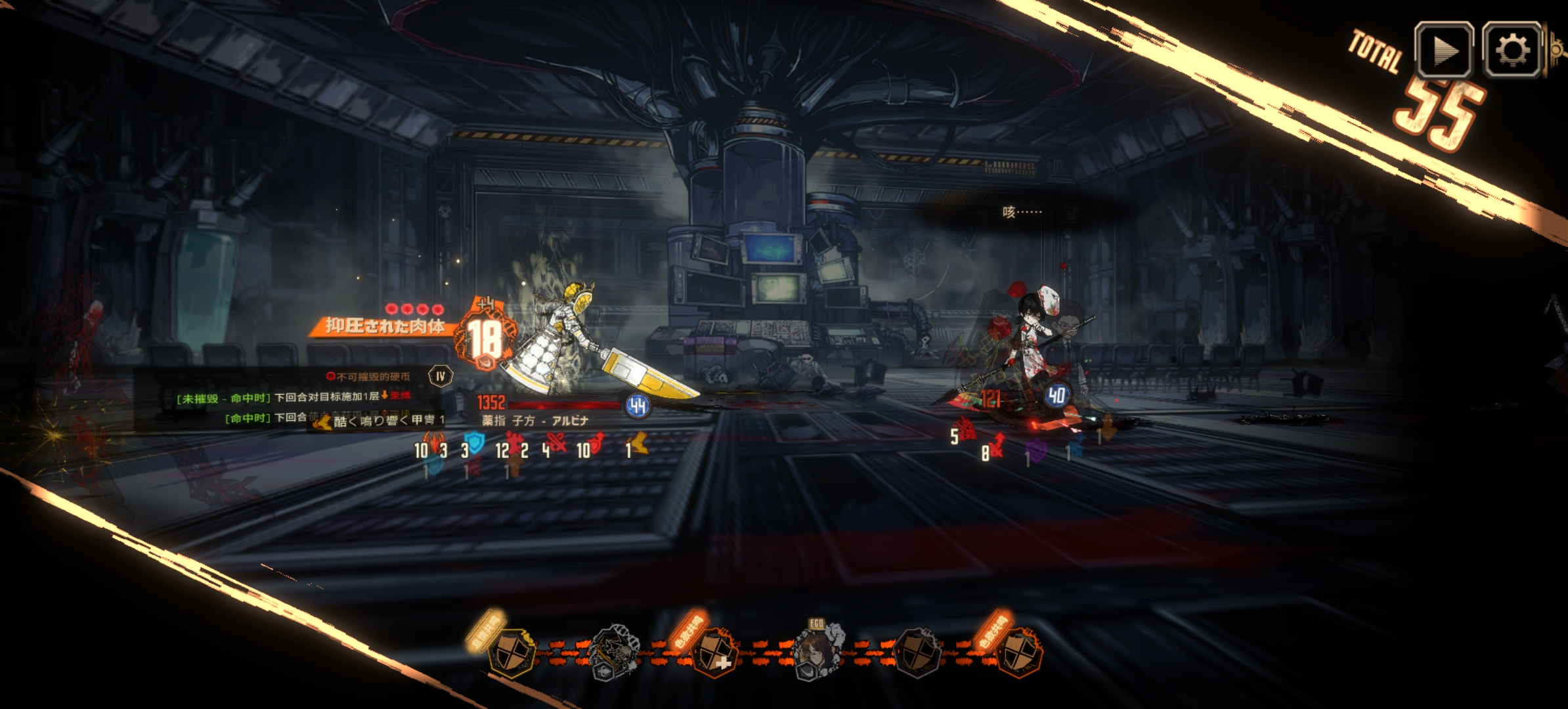The height and width of the screenshot is (709, 1568).
Task: Click the grey skeleton skill icon in chain
Action: (613, 651)
